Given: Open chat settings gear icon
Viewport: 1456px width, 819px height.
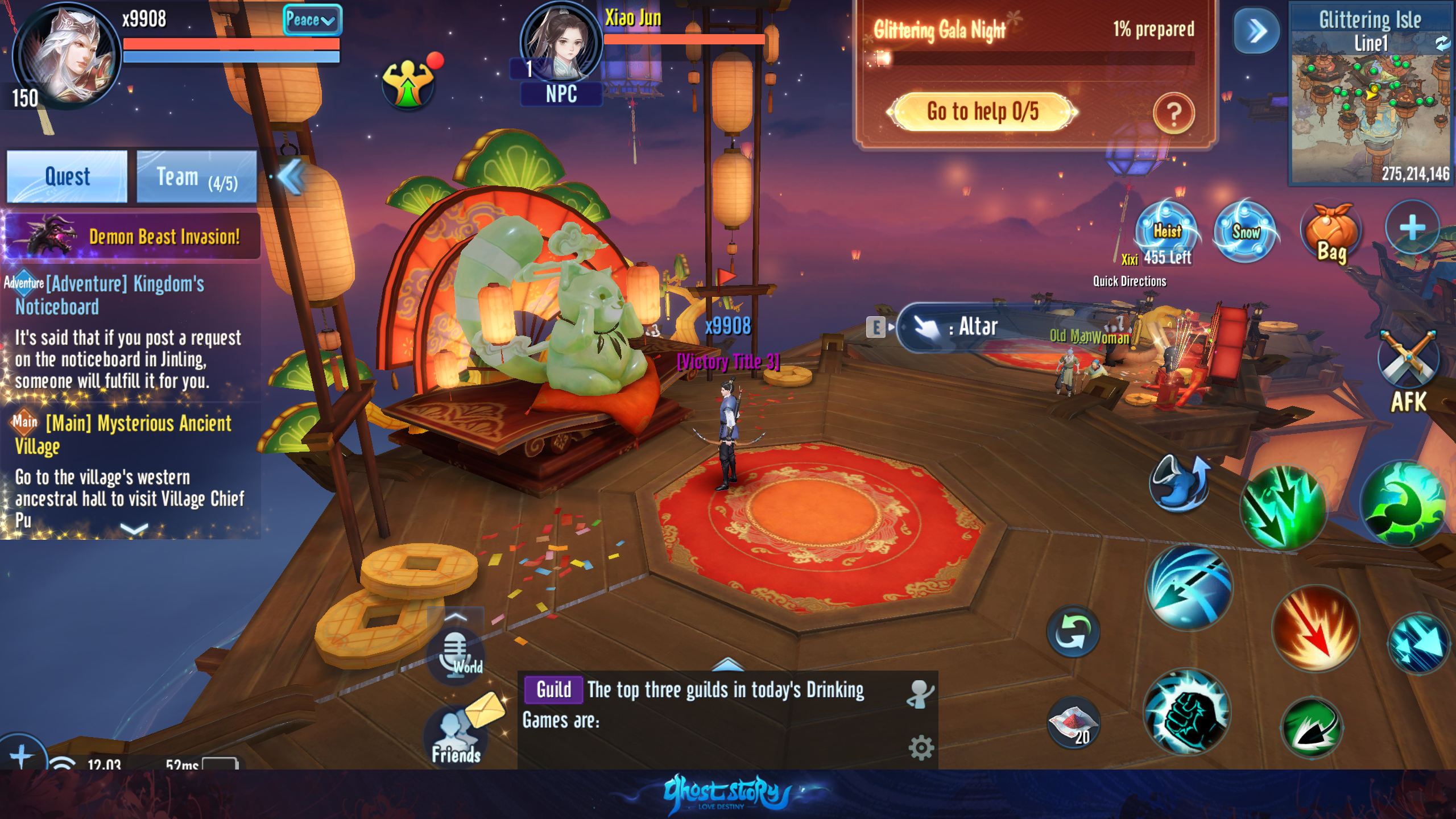Looking at the screenshot, I should (921, 747).
